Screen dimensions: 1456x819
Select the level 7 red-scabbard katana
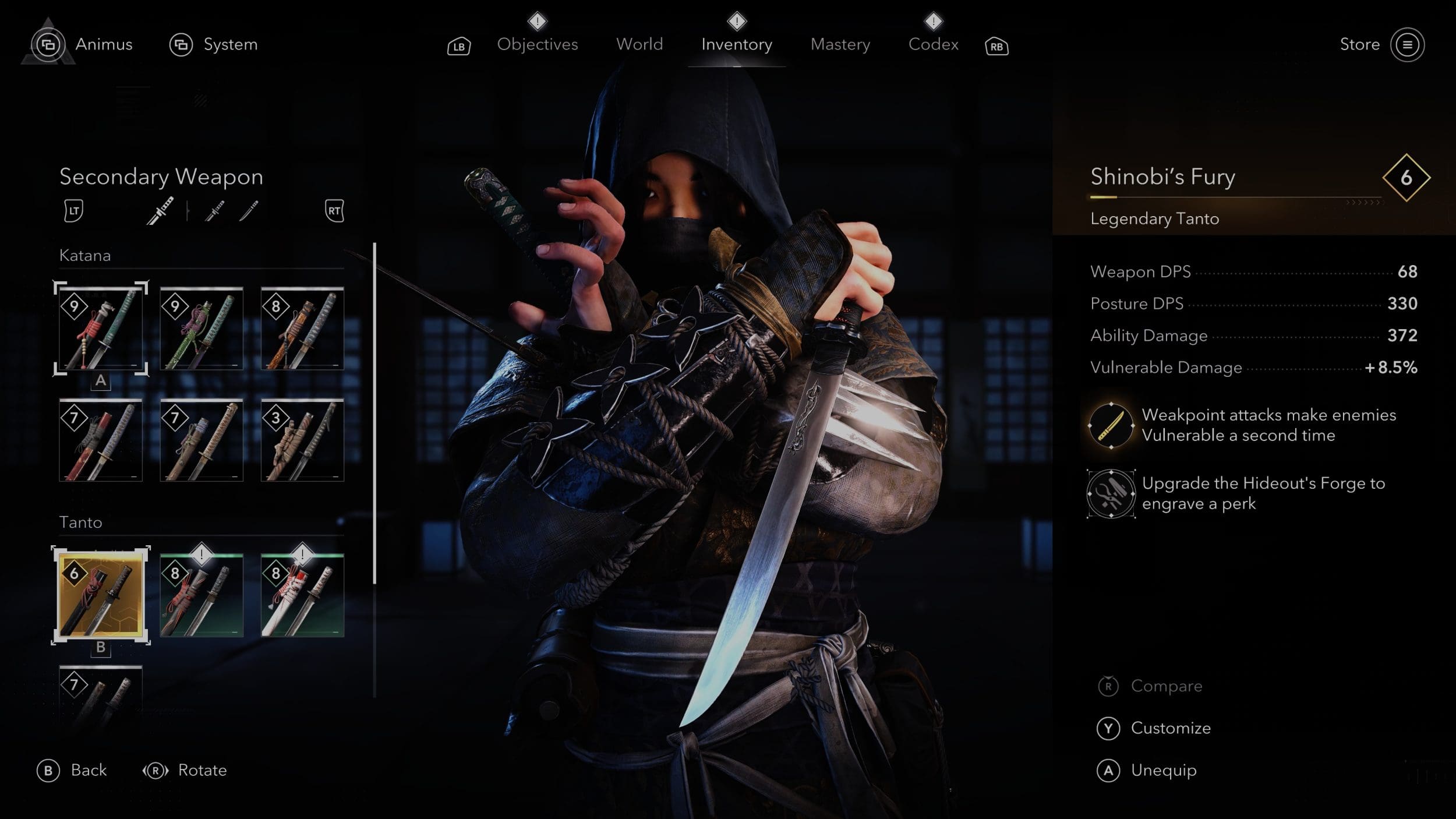pos(101,440)
